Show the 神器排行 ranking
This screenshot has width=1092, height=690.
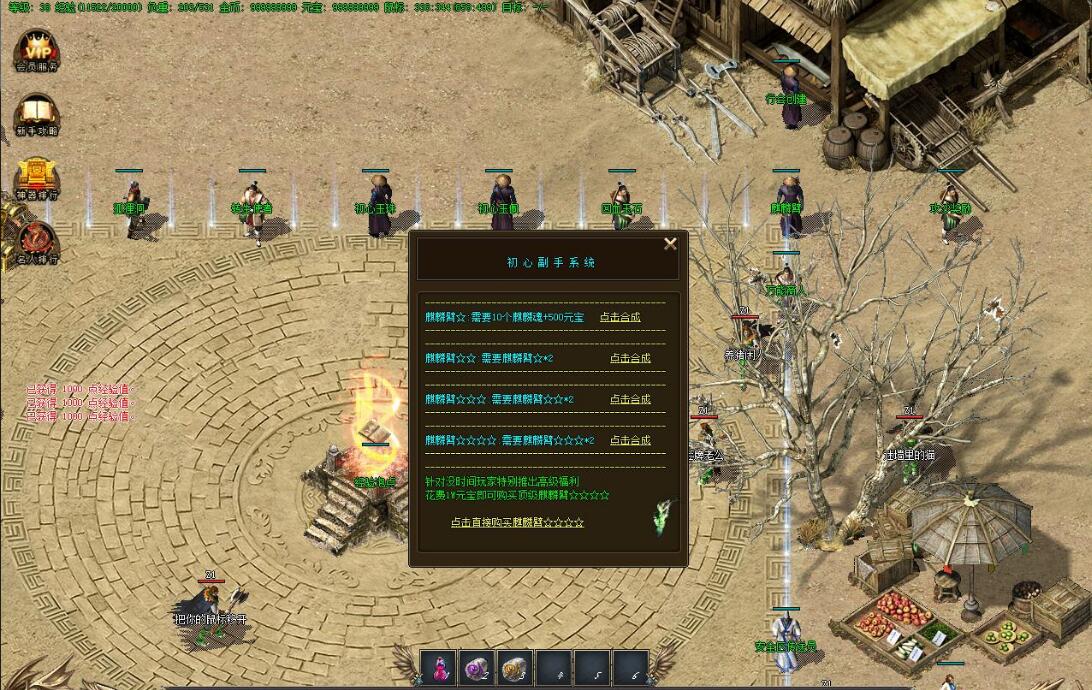tap(37, 176)
